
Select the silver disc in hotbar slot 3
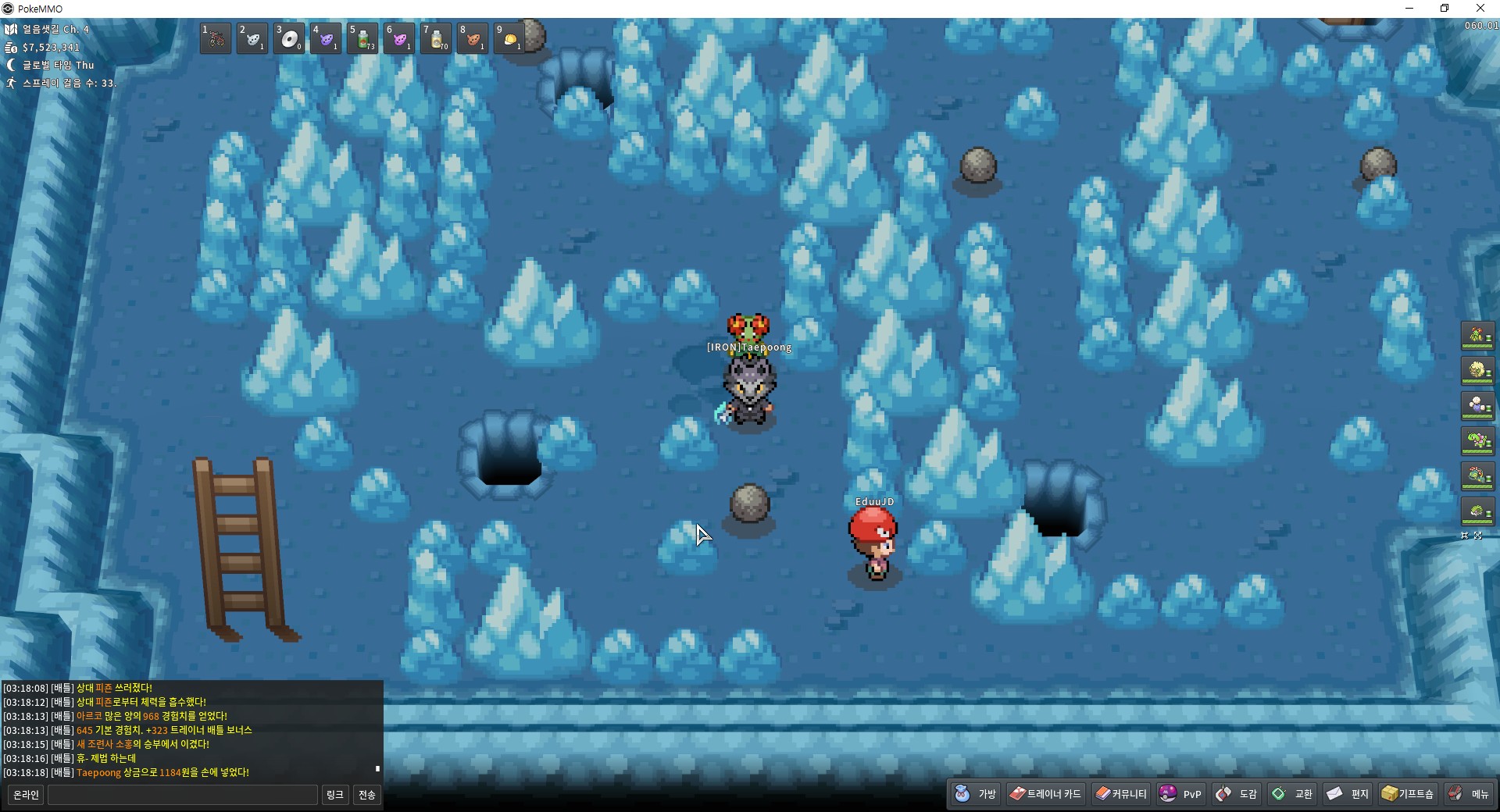coord(289,37)
